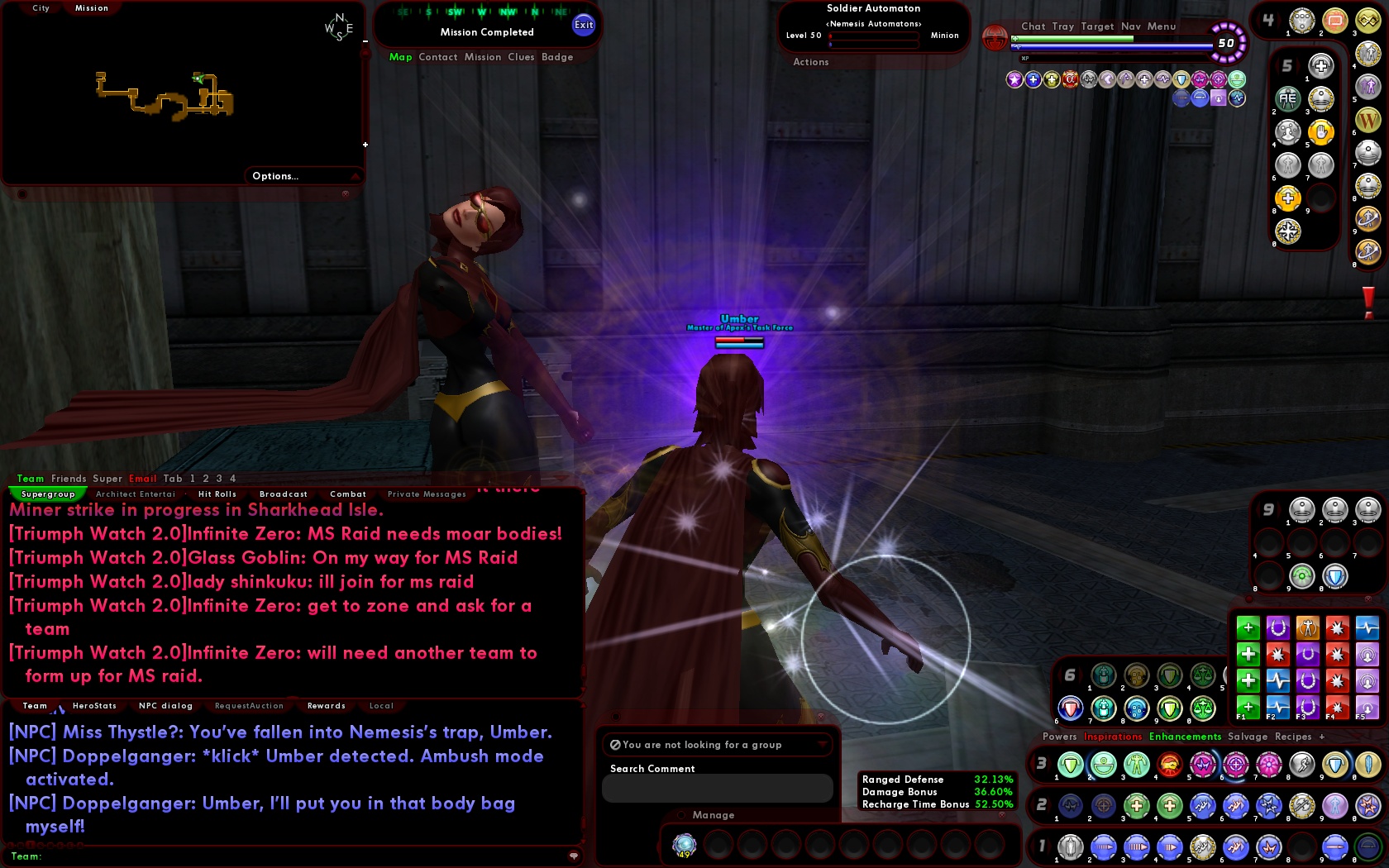Click the green shield power in tray 3 slot 1
1389x868 pixels.
1071,765
